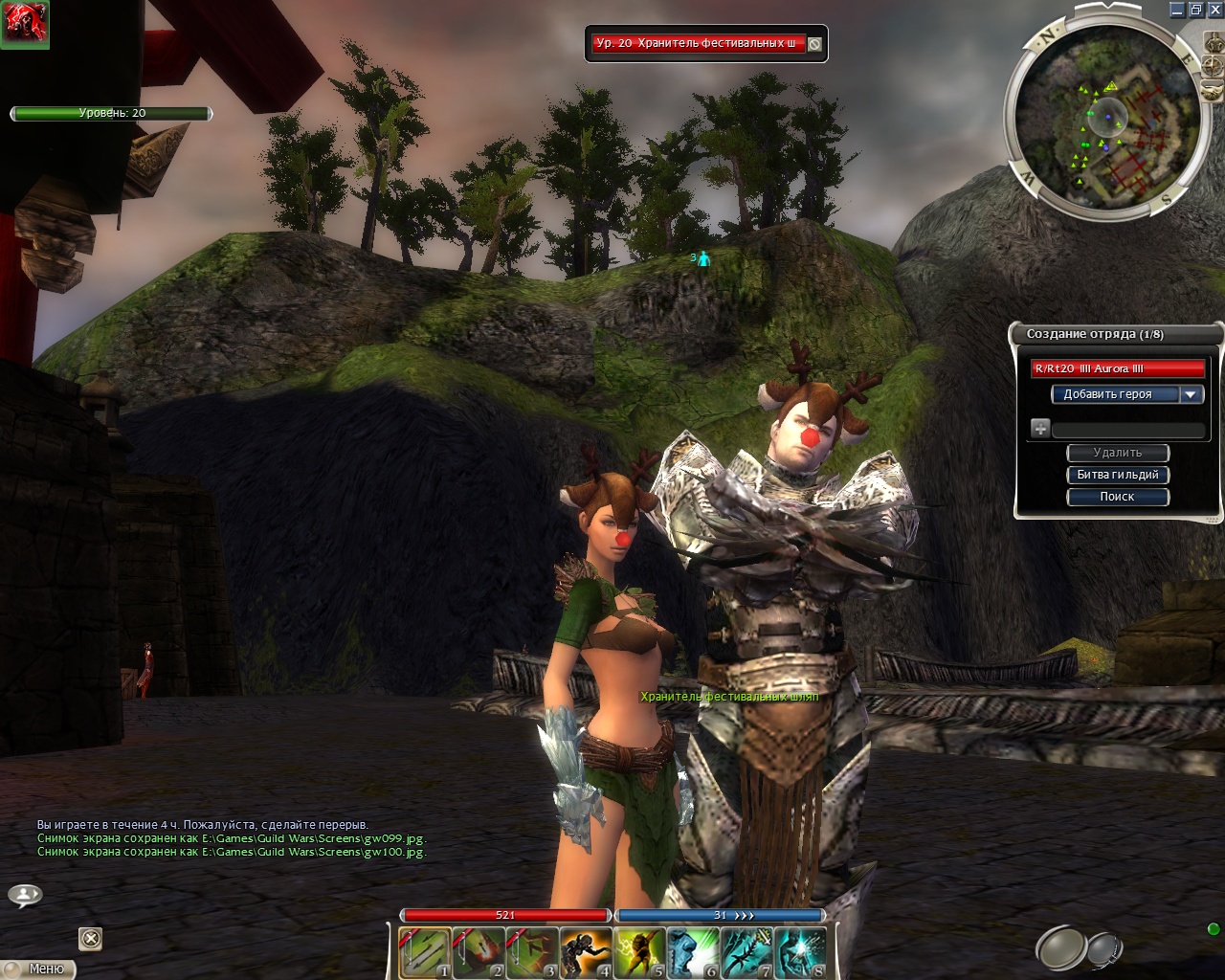The image size is (1225, 980).
Task: Activate skill 7 teal spirit weapon spell
Action: pyautogui.click(x=746, y=952)
